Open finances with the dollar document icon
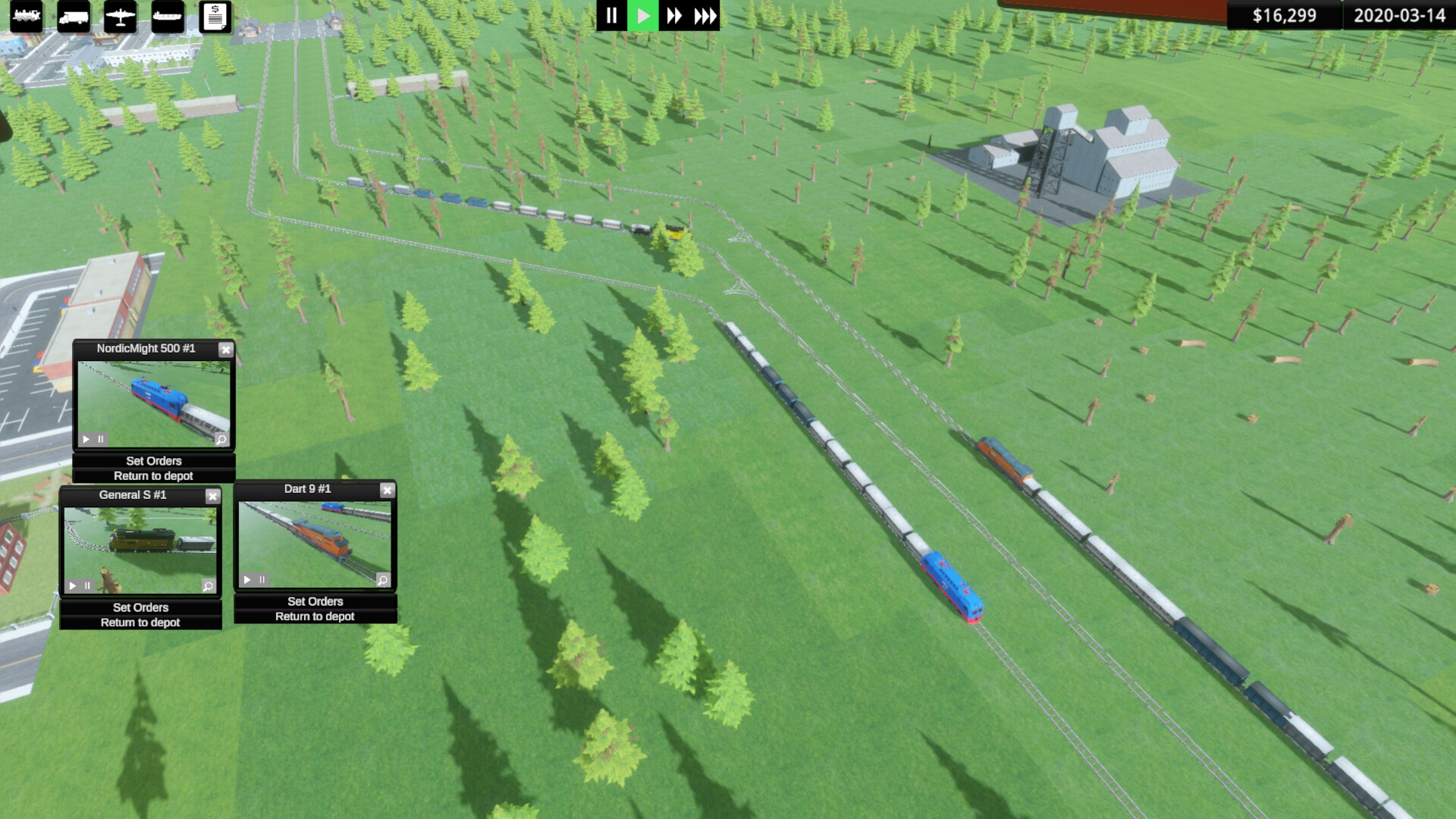This screenshot has height=819, width=1456. tap(216, 17)
